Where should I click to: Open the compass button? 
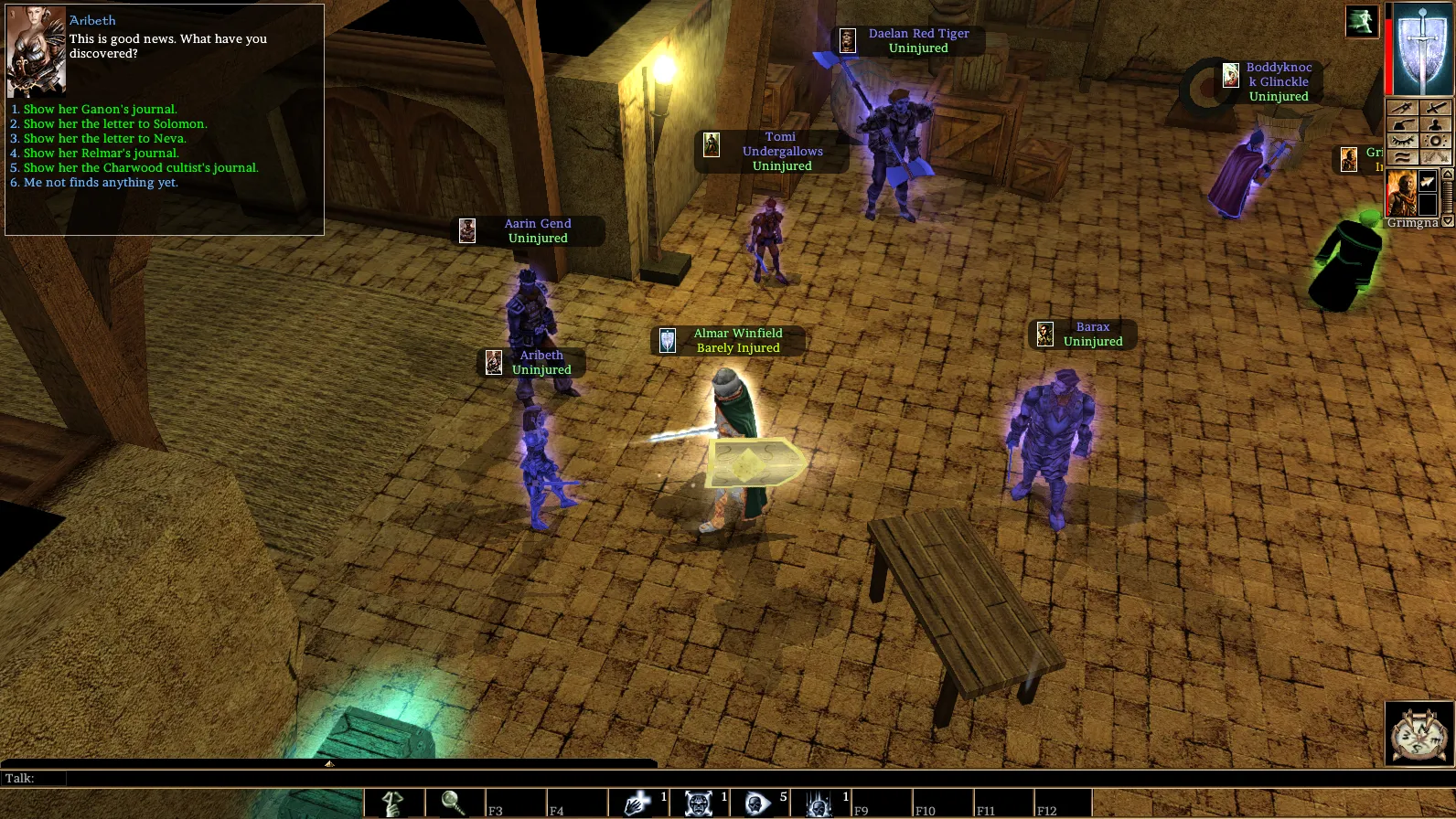[x=1419, y=733]
